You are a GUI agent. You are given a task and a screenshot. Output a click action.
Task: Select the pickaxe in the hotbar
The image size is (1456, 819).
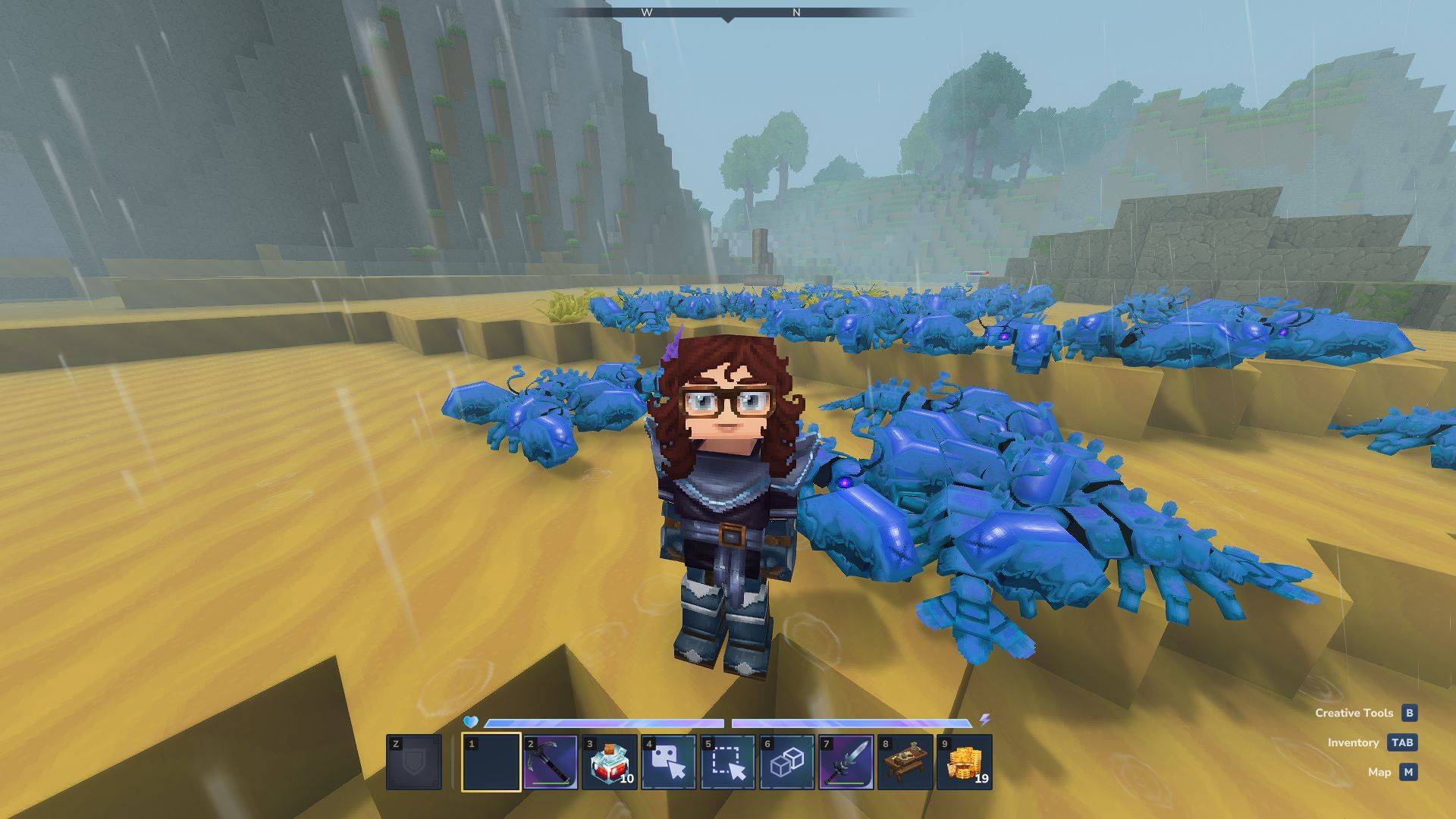pyautogui.click(x=551, y=762)
